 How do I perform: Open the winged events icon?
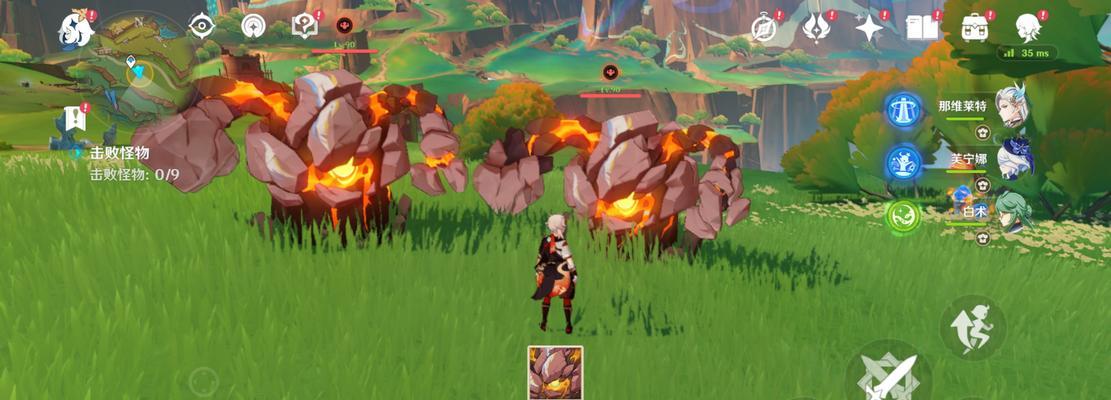tap(816, 27)
